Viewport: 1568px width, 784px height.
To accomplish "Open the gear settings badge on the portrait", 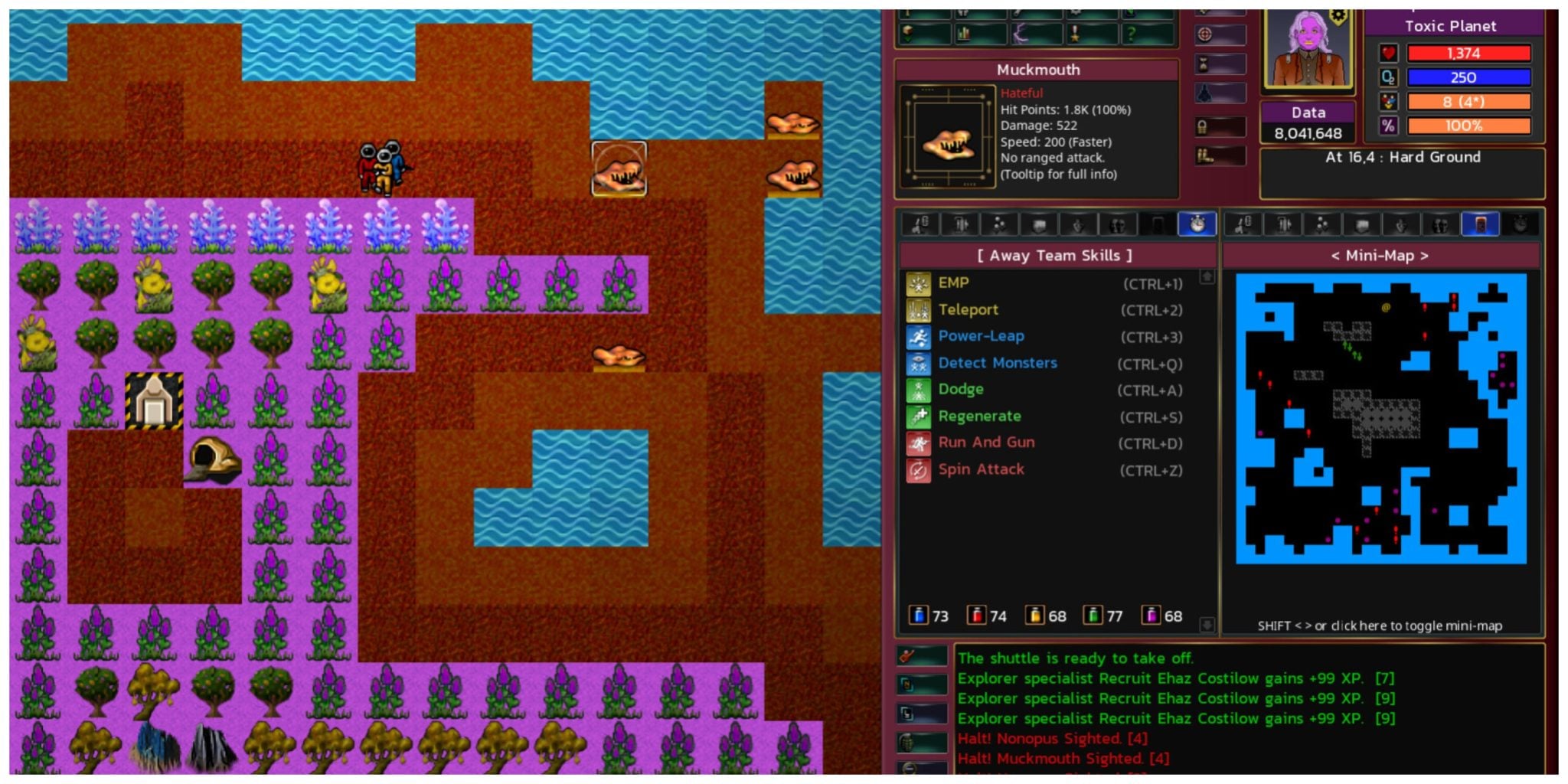I will click(x=1338, y=16).
